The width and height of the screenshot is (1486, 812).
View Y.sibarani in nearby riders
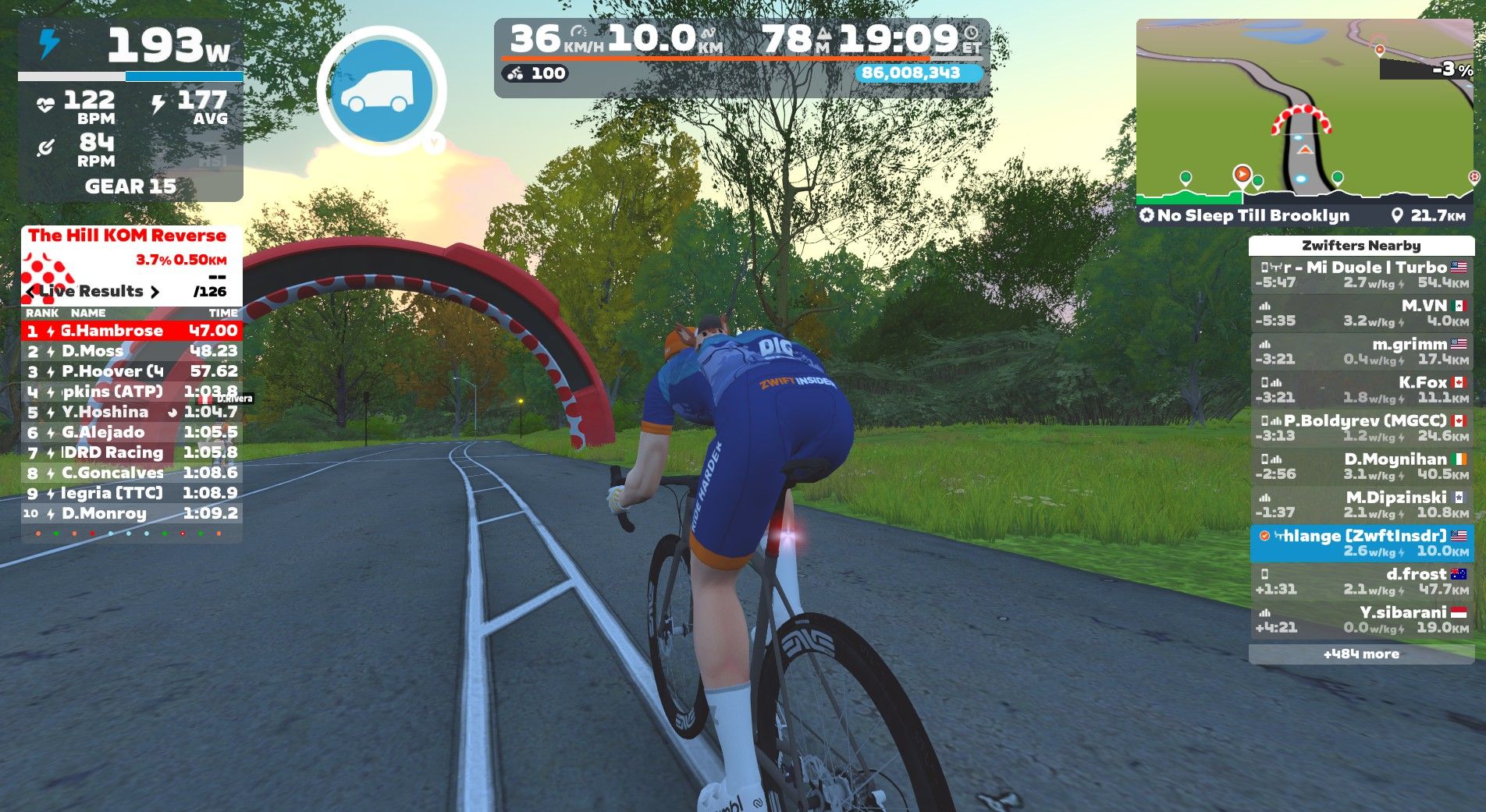(x=1361, y=619)
